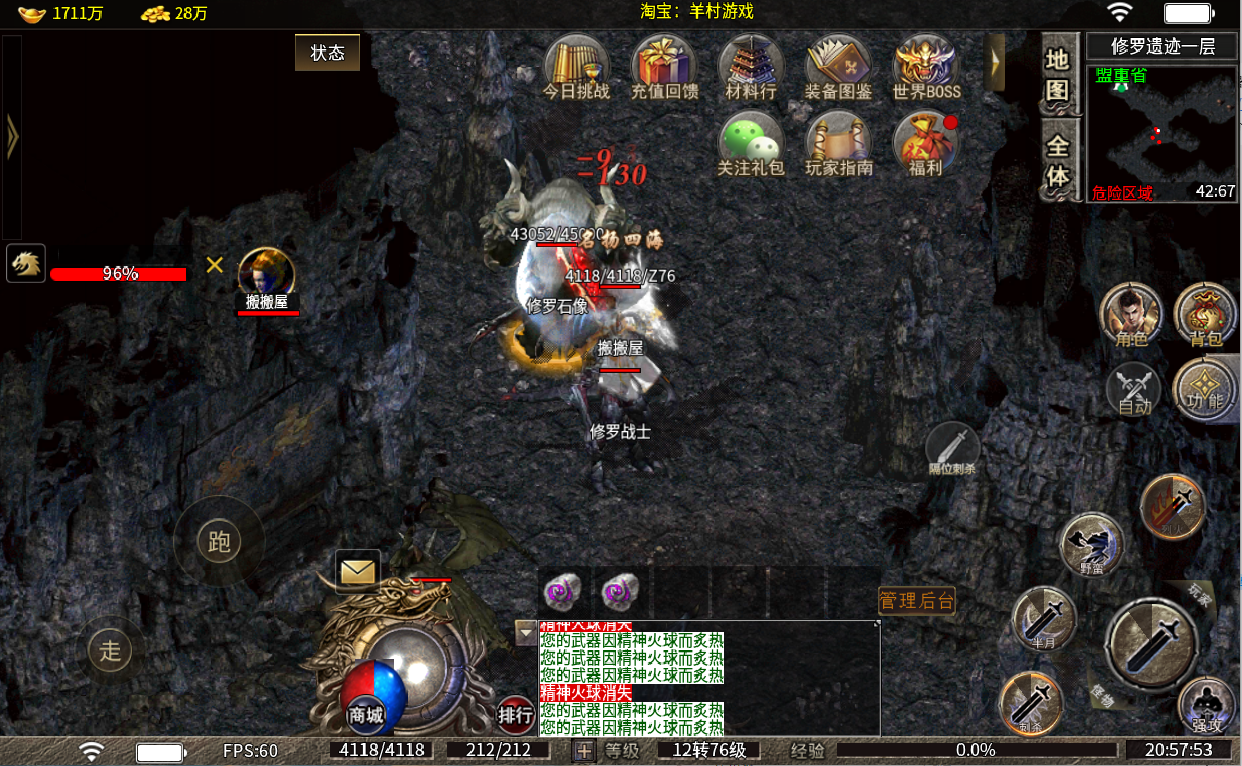This screenshot has width=1242, height=766.
Task: Use the 野蛮 charge skill
Action: pyautogui.click(x=1092, y=545)
